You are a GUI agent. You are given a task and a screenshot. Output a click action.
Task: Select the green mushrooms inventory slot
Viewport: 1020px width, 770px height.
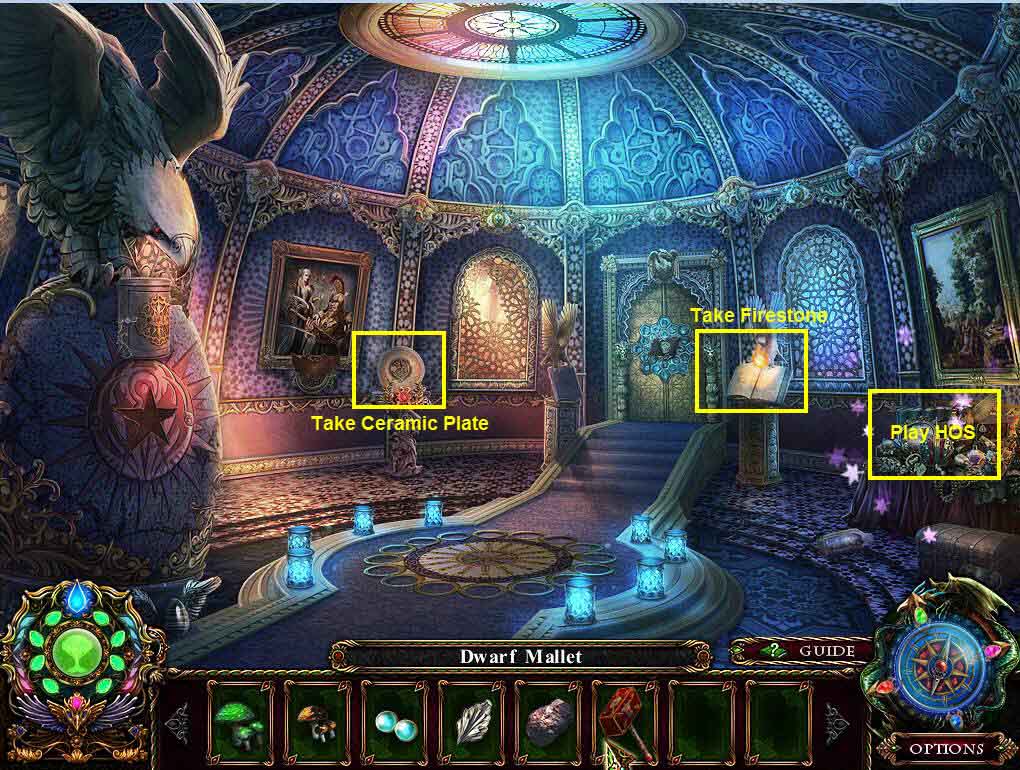coord(243,717)
